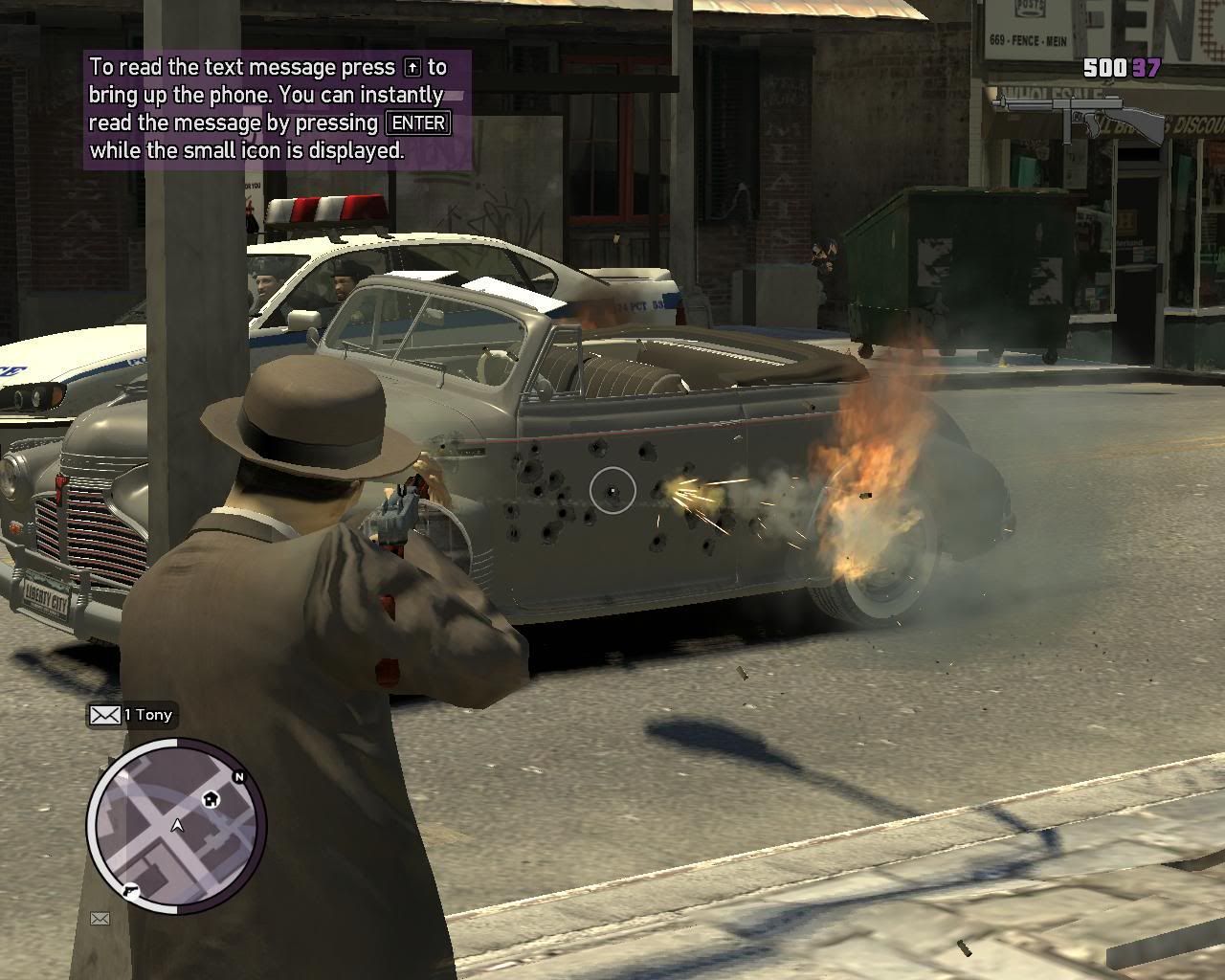Click the up-arrow key icon in the tutorial box

413,67
